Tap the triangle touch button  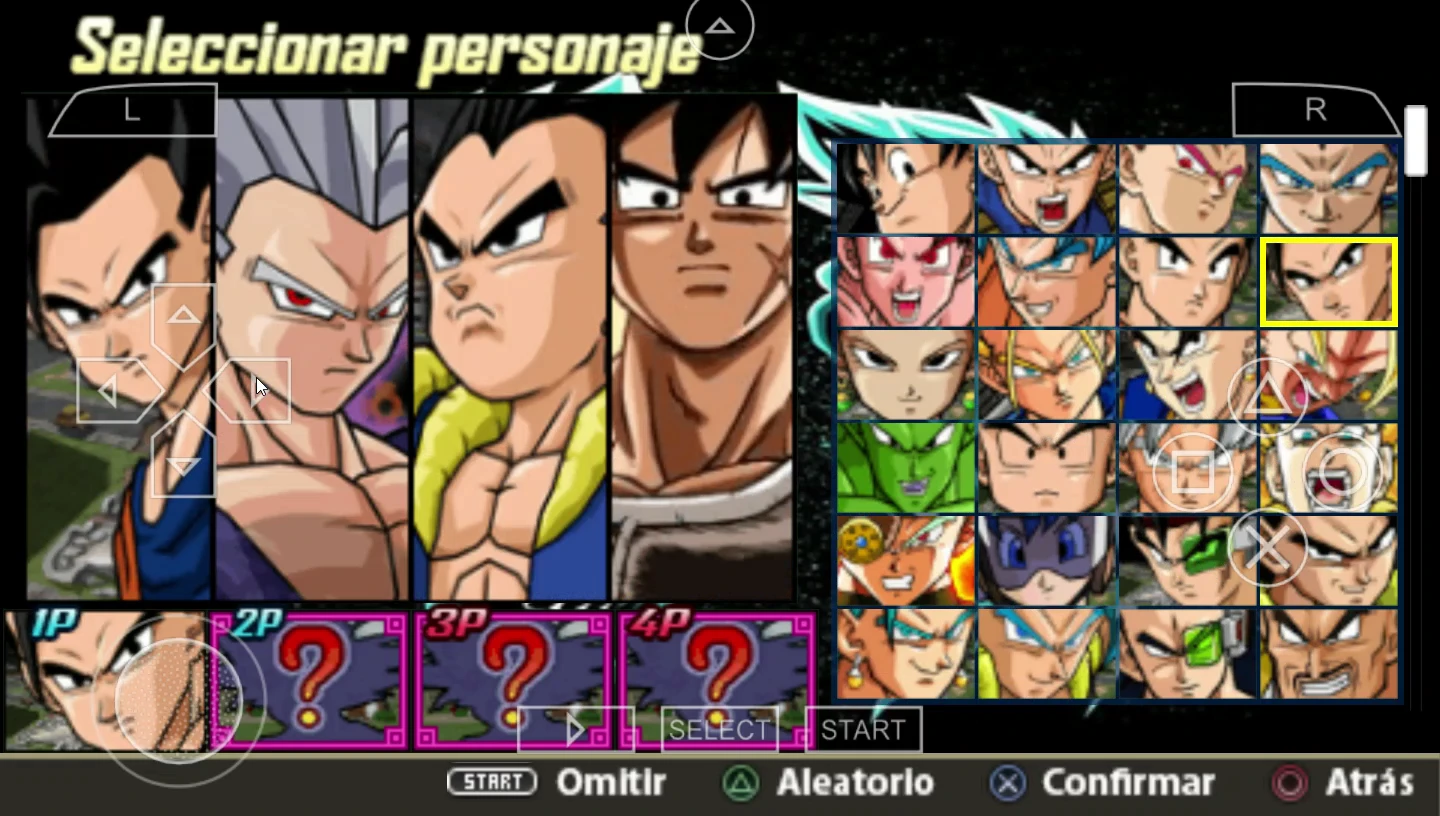[x=1267, y=398]
